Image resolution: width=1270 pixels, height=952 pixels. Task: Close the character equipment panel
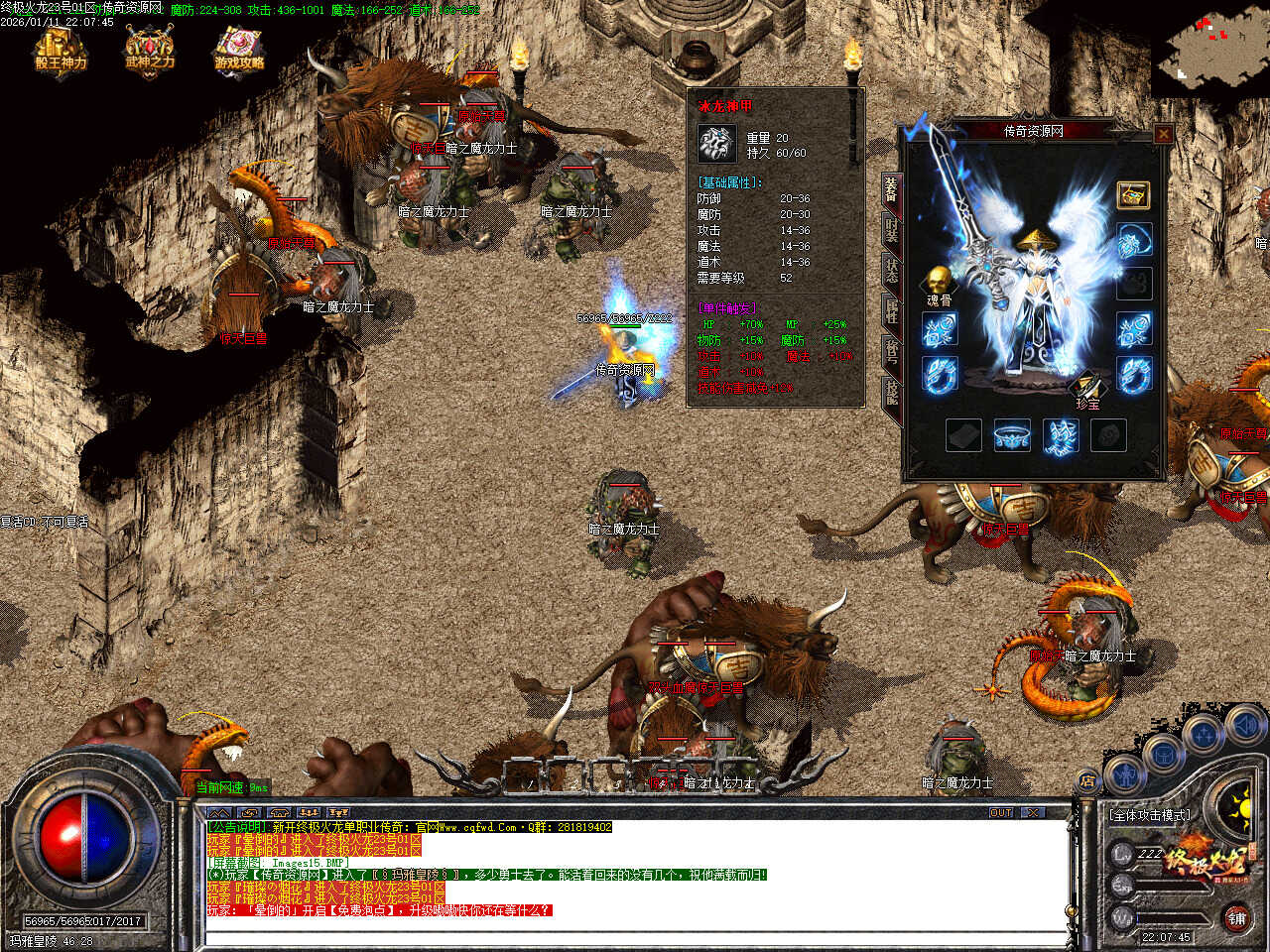pos(1163,133)
